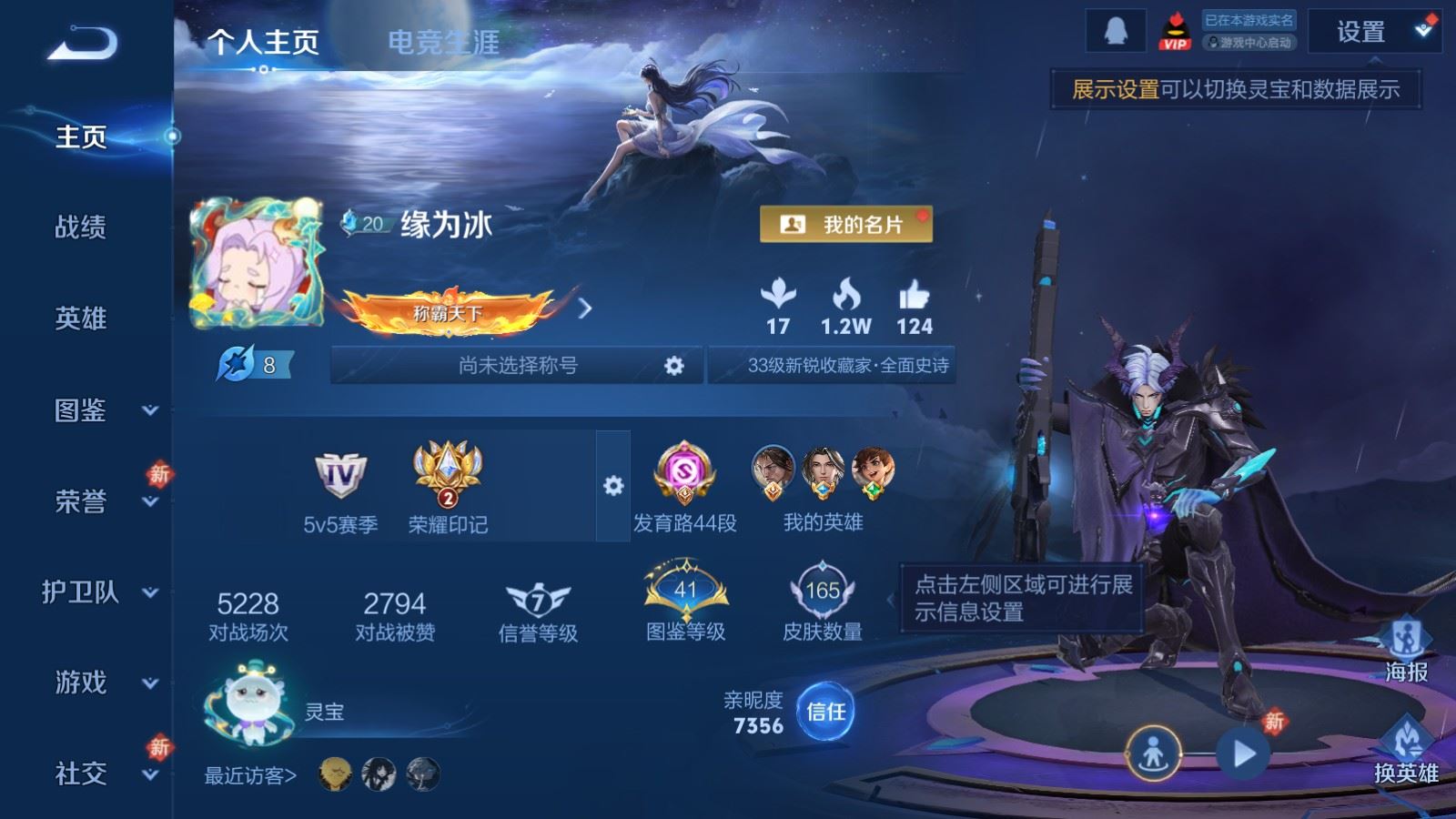Play the hero showcase animation
This screenshot has width=1456, height=819.
pos(1243,753)
